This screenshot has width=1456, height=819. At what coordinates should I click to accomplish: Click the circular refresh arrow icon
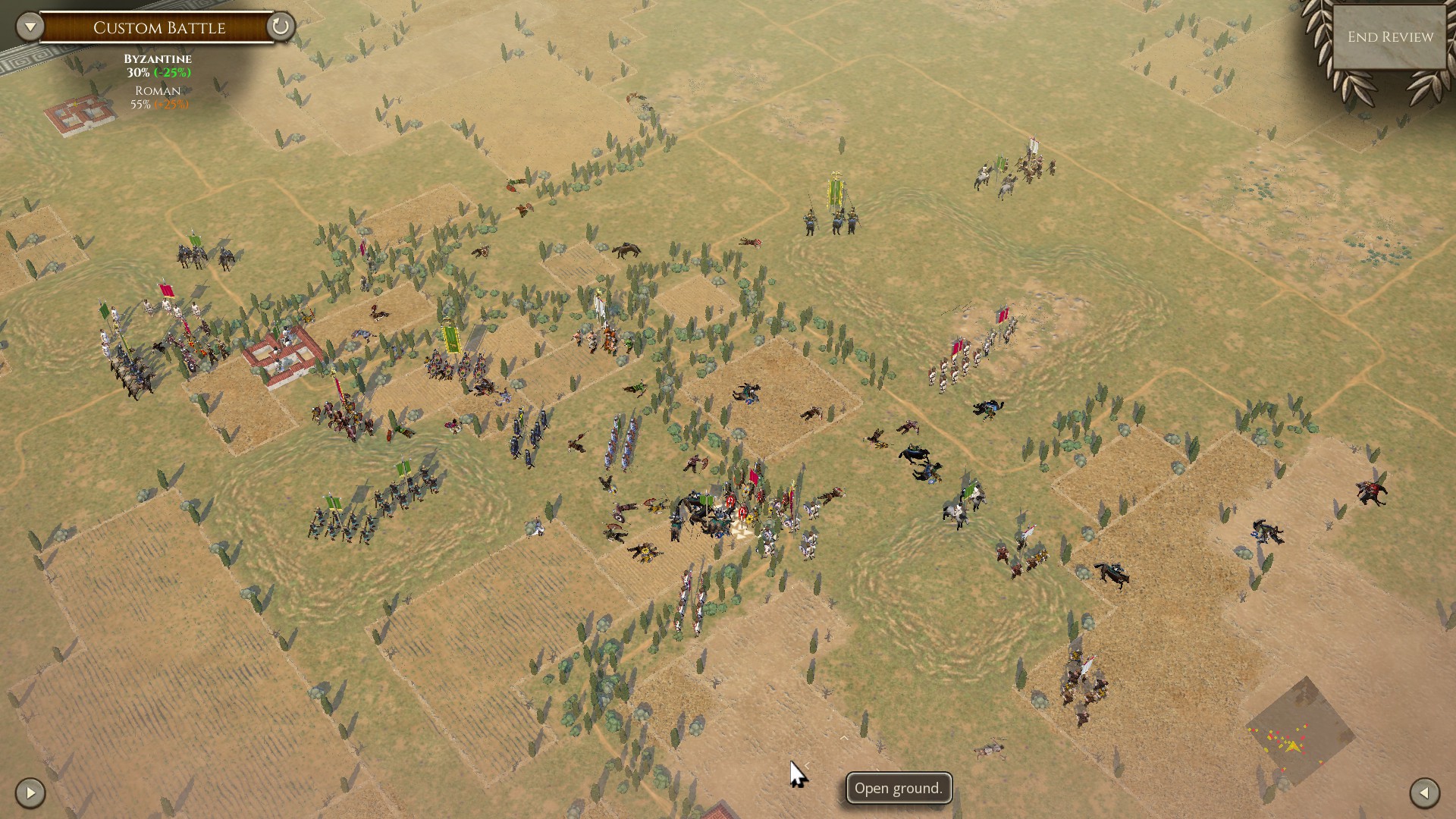280,27
